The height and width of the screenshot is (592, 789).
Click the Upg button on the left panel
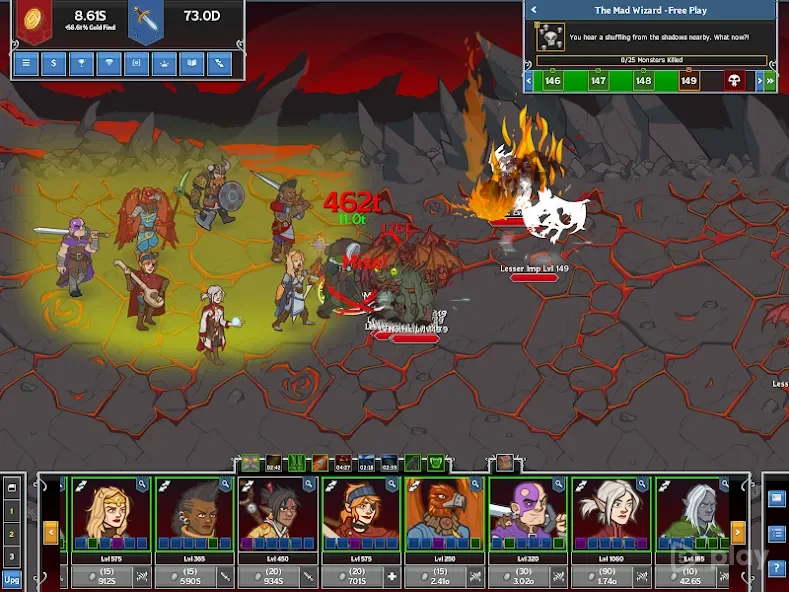[12, 578]
